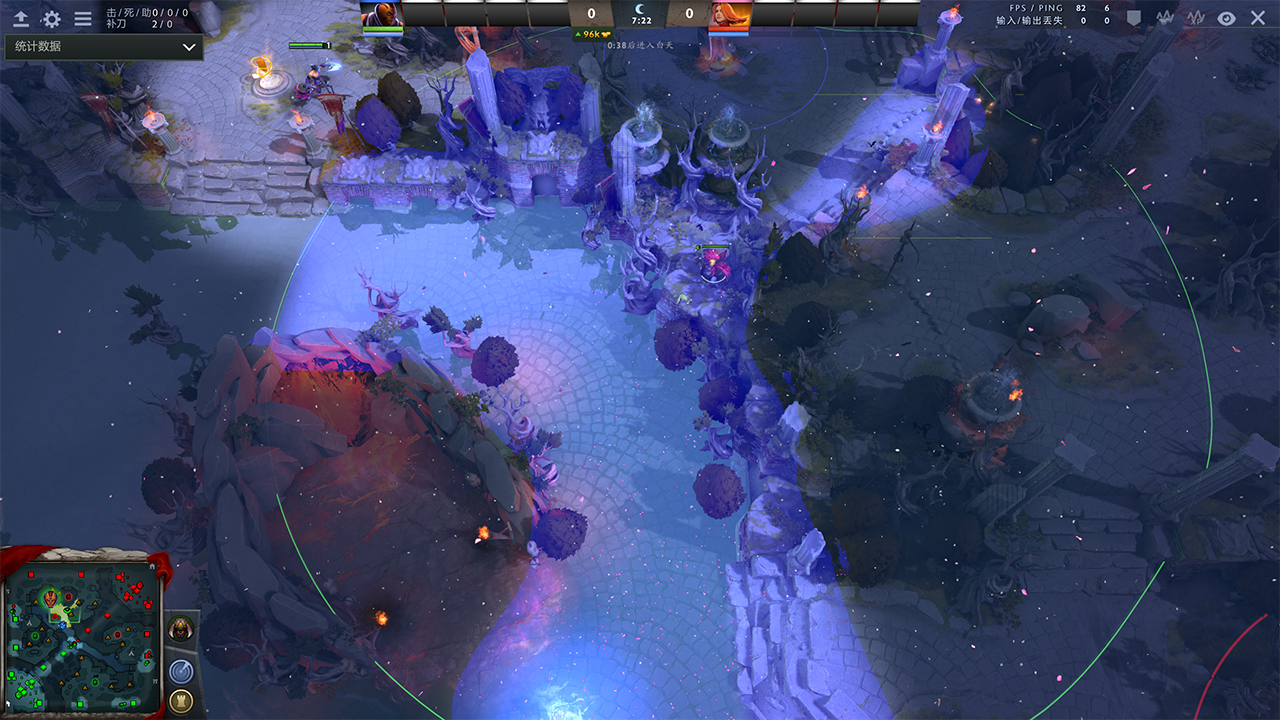The height and width of the screenshot is (720, 1280).
Task: Activate the Glyph of Fortification tower button
Action: coord(181,700)
